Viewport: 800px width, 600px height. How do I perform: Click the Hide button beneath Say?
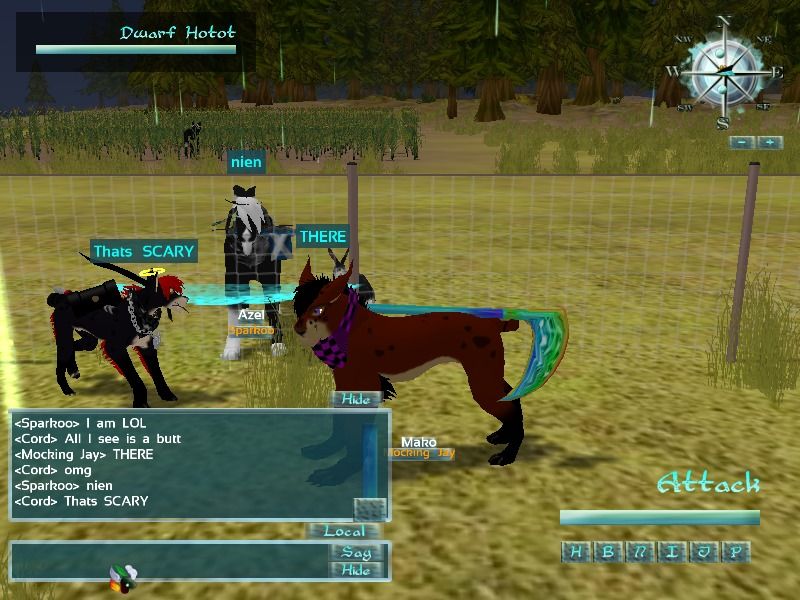tap(356, 570)
